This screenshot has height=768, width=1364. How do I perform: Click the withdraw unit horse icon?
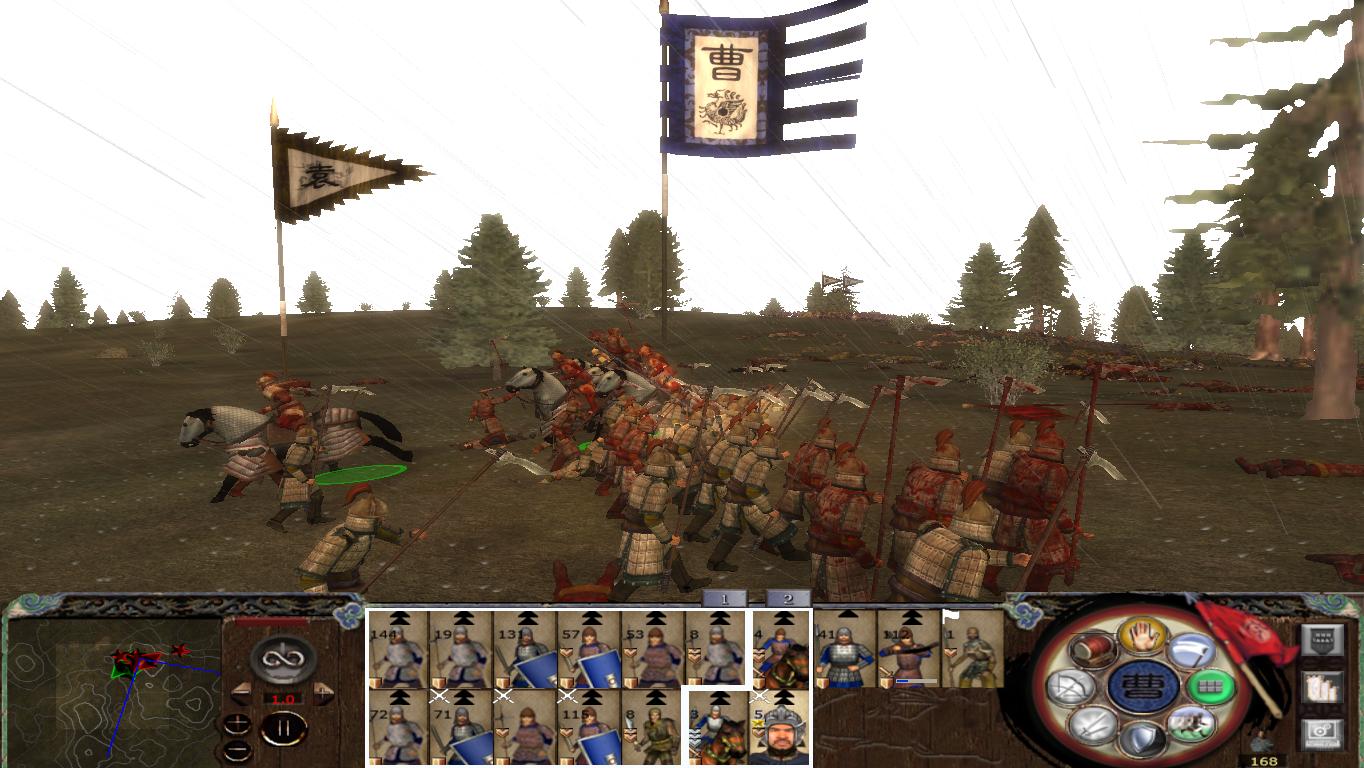coord(1192,725)
